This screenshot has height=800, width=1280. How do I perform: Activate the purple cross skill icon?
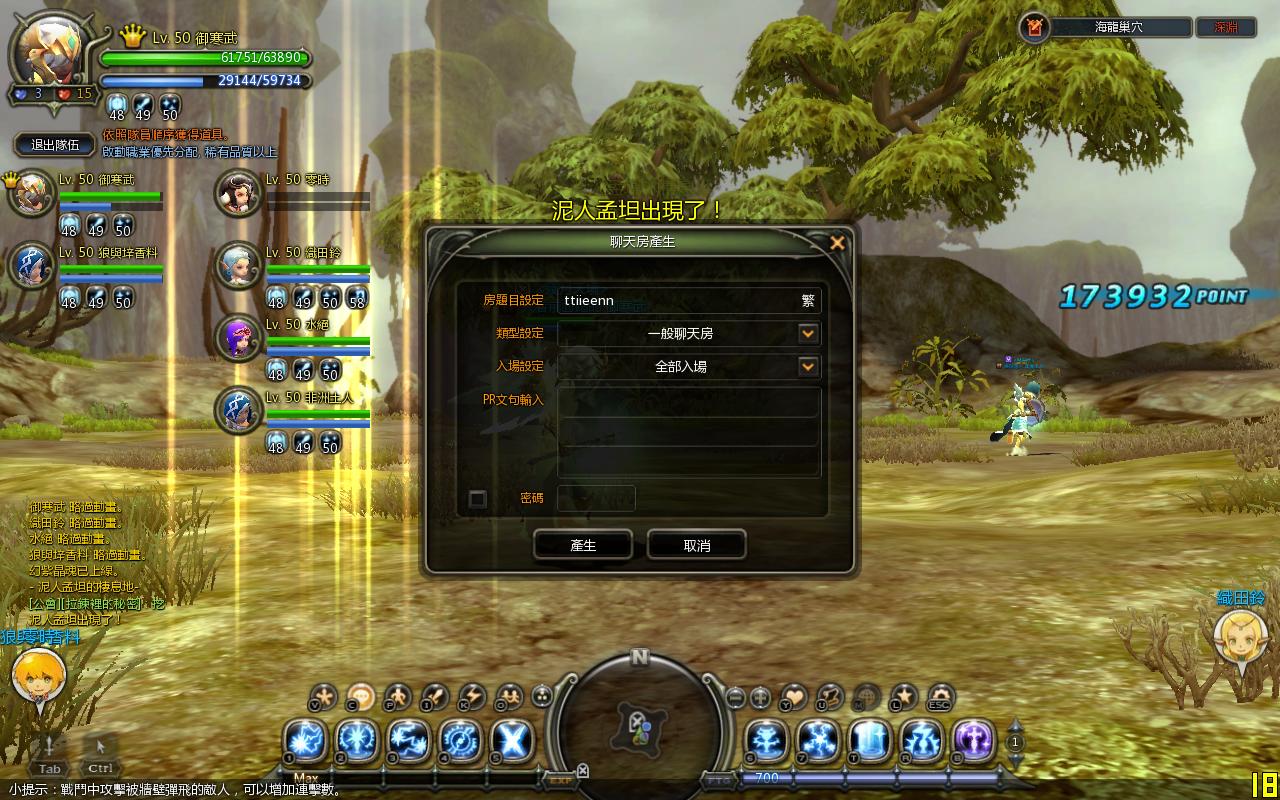click(973, 741)
